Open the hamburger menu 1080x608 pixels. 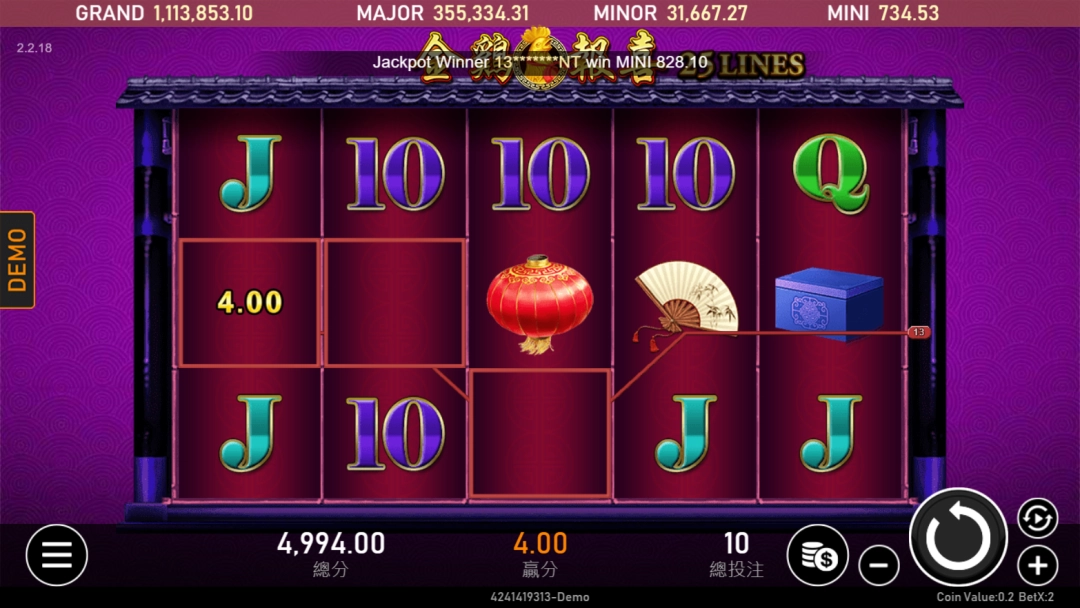tap(57, 555)
